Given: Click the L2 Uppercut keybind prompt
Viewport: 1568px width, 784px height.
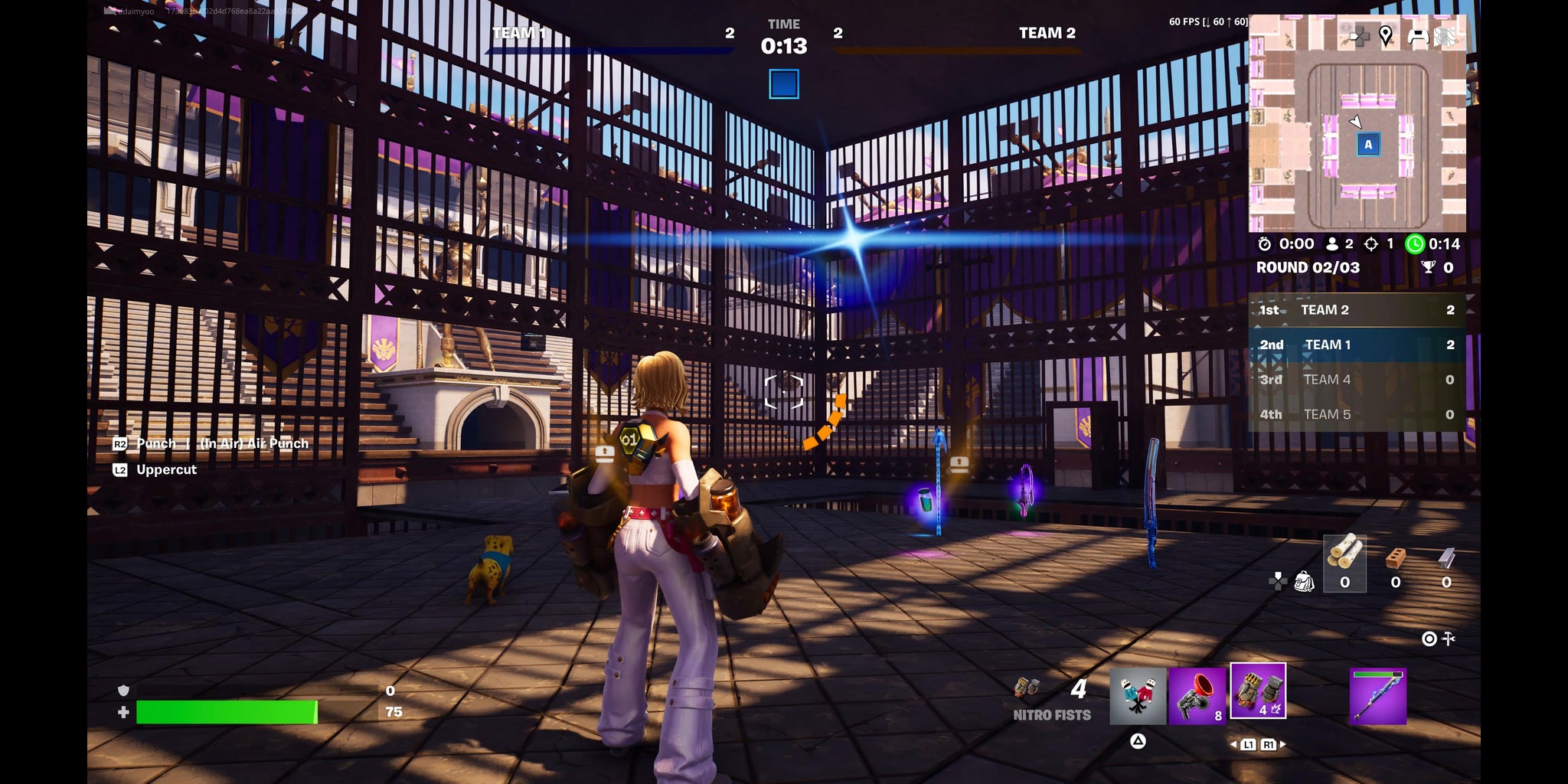Looking at the screenshot, I should [153, 469].
